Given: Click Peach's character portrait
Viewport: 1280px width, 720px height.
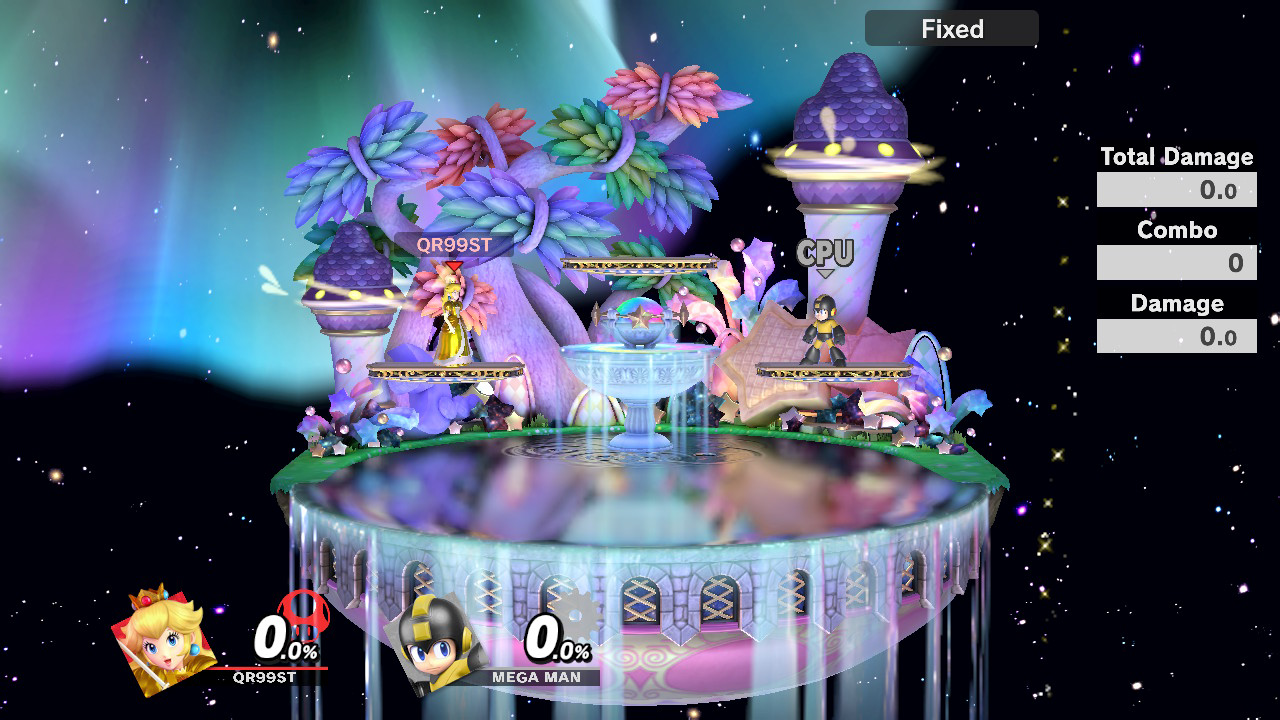Looking at the screenshot, I should click(163, 641).
